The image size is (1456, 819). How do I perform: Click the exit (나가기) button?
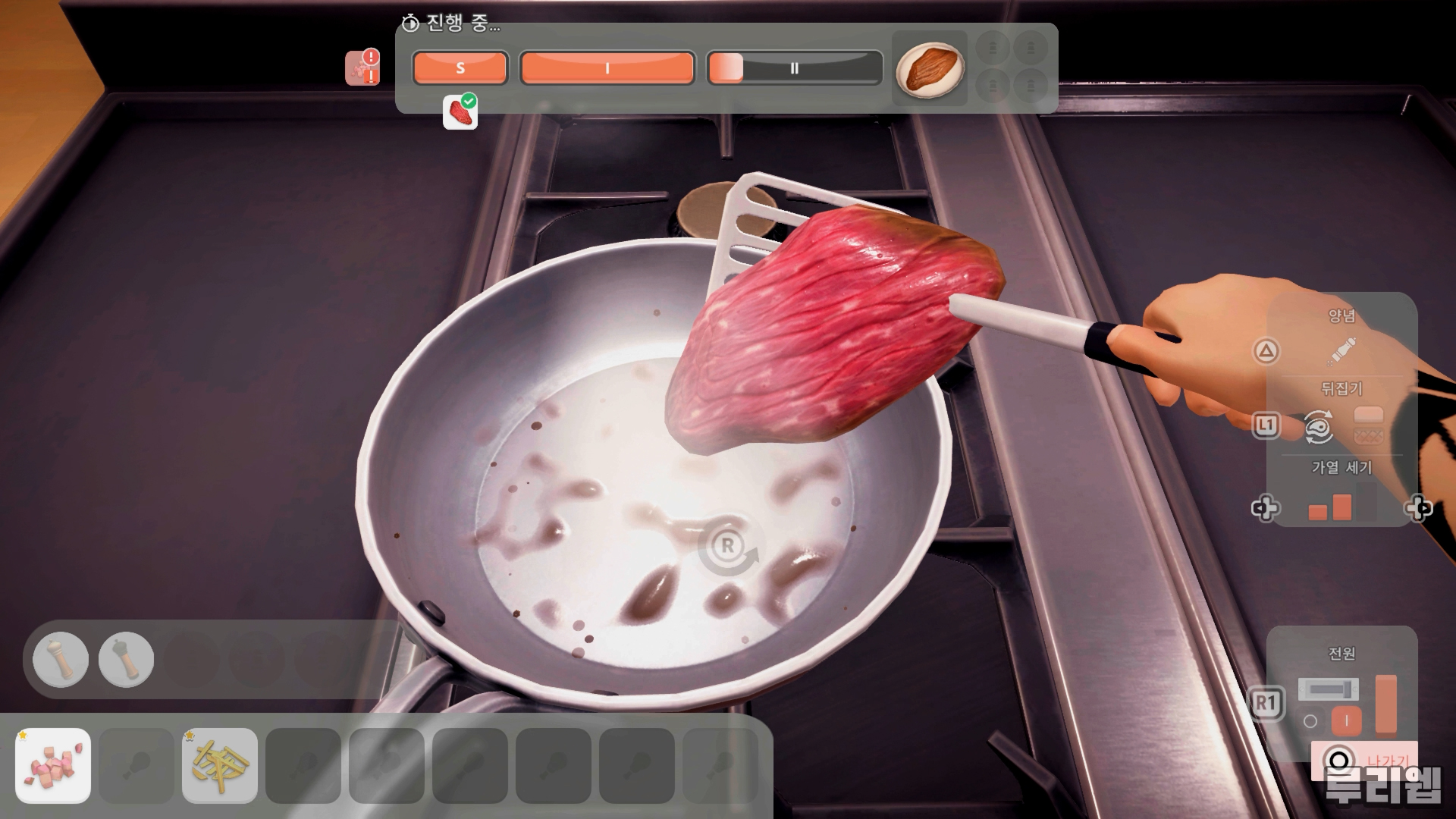coord(1364,760)
